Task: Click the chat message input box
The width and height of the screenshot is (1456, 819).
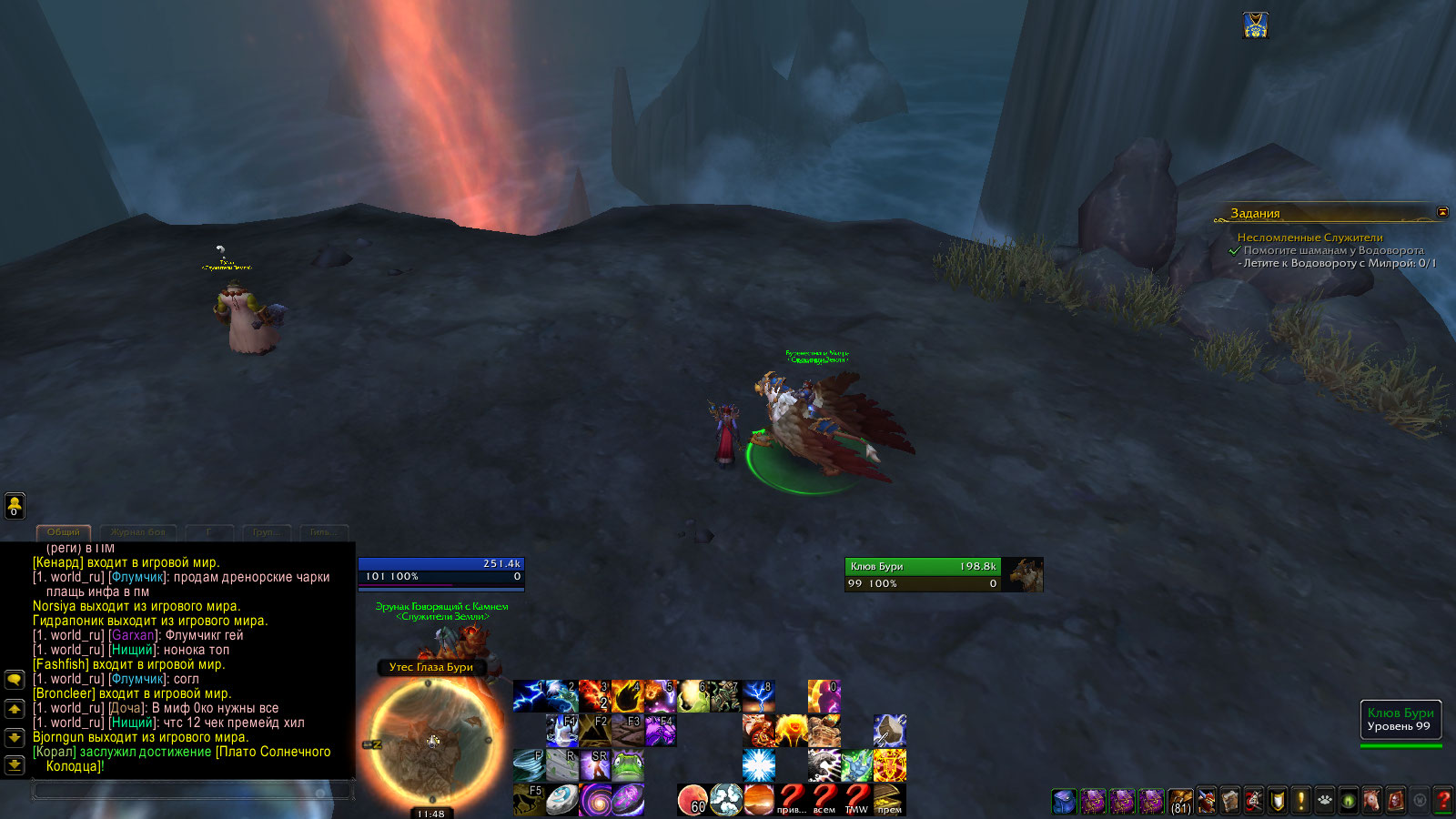Action: 191,790
